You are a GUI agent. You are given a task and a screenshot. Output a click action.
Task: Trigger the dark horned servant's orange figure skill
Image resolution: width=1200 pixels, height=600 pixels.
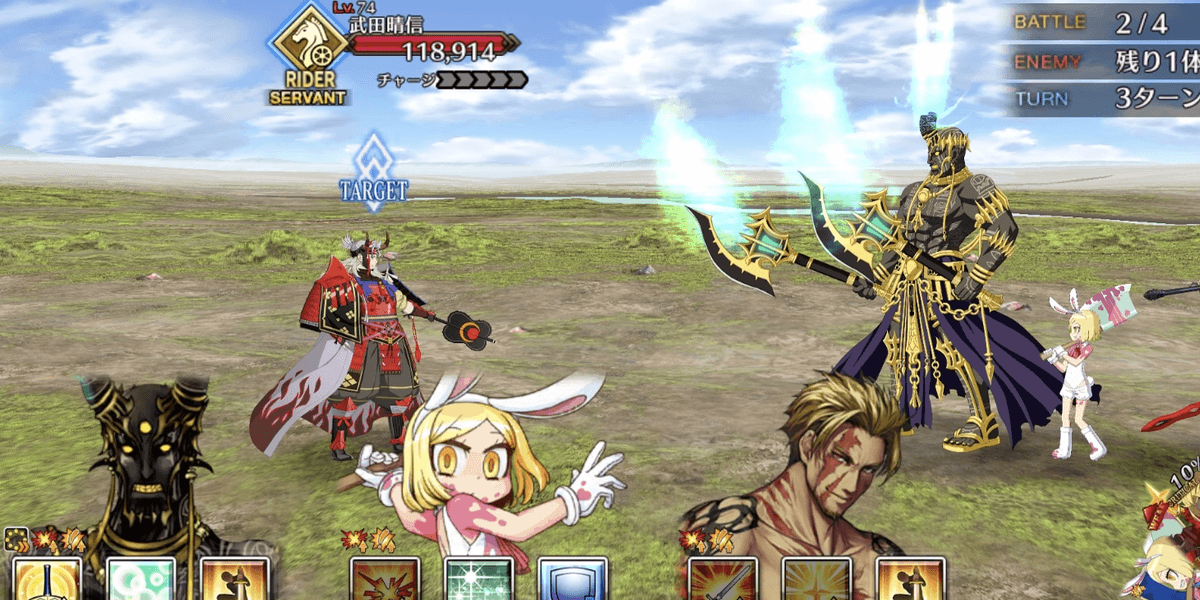click(235, 579)
